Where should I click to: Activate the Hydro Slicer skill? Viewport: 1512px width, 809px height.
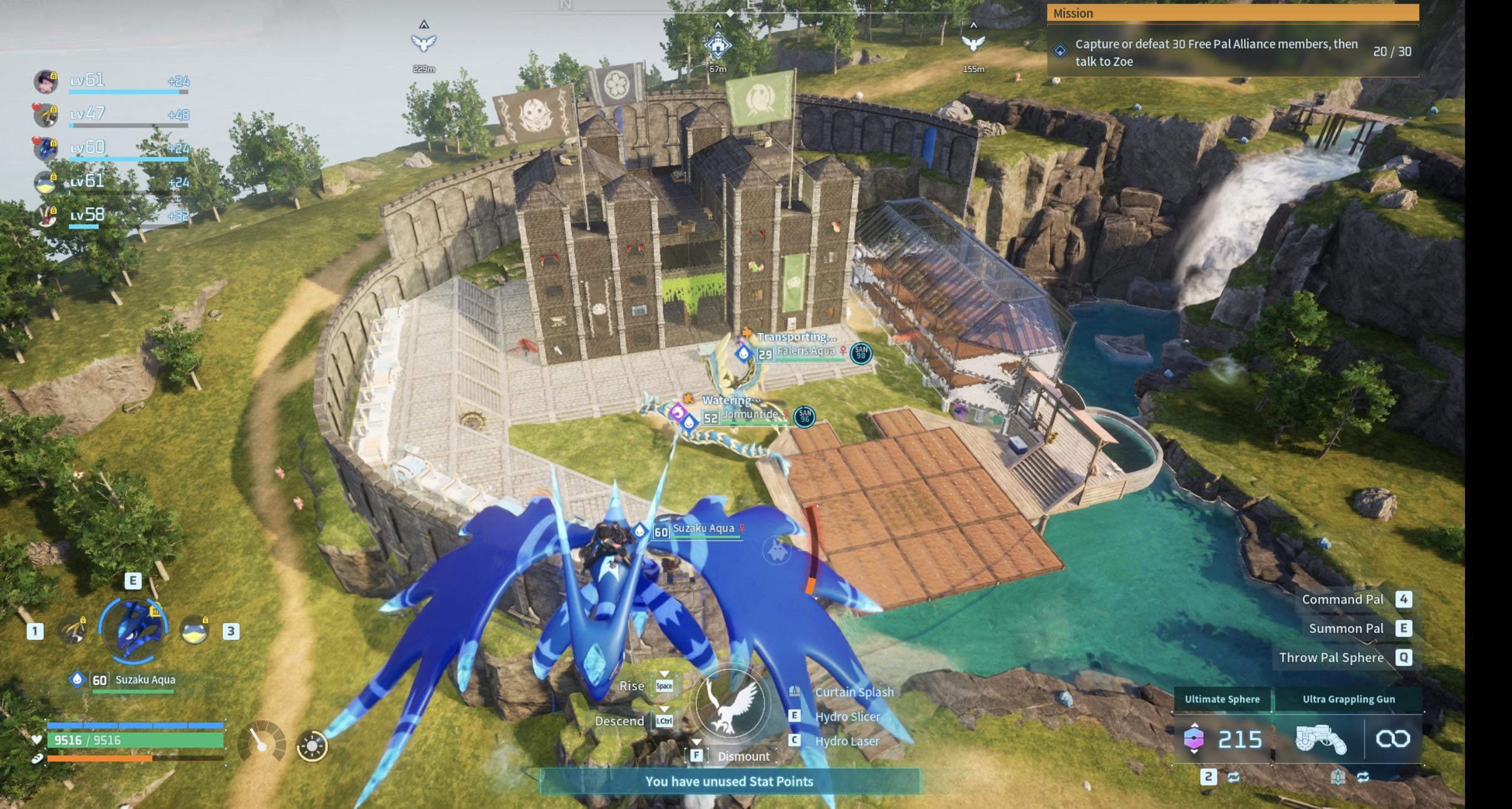point(847,716)
